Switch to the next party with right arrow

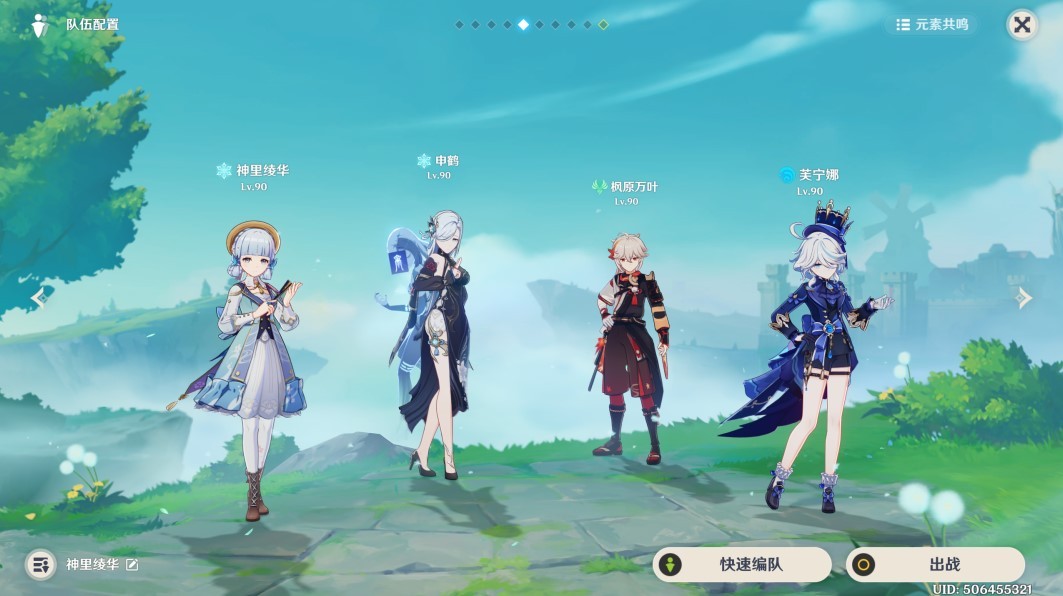point(1024,298)
